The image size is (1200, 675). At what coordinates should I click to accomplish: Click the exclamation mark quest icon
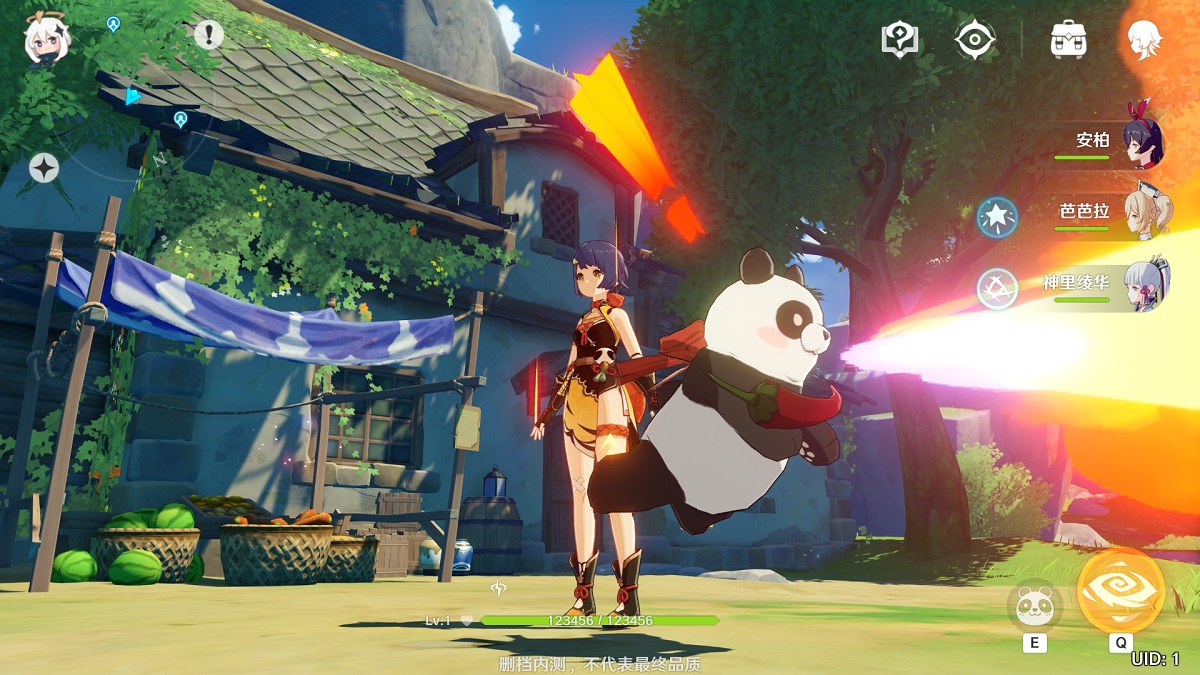point(208,35)
